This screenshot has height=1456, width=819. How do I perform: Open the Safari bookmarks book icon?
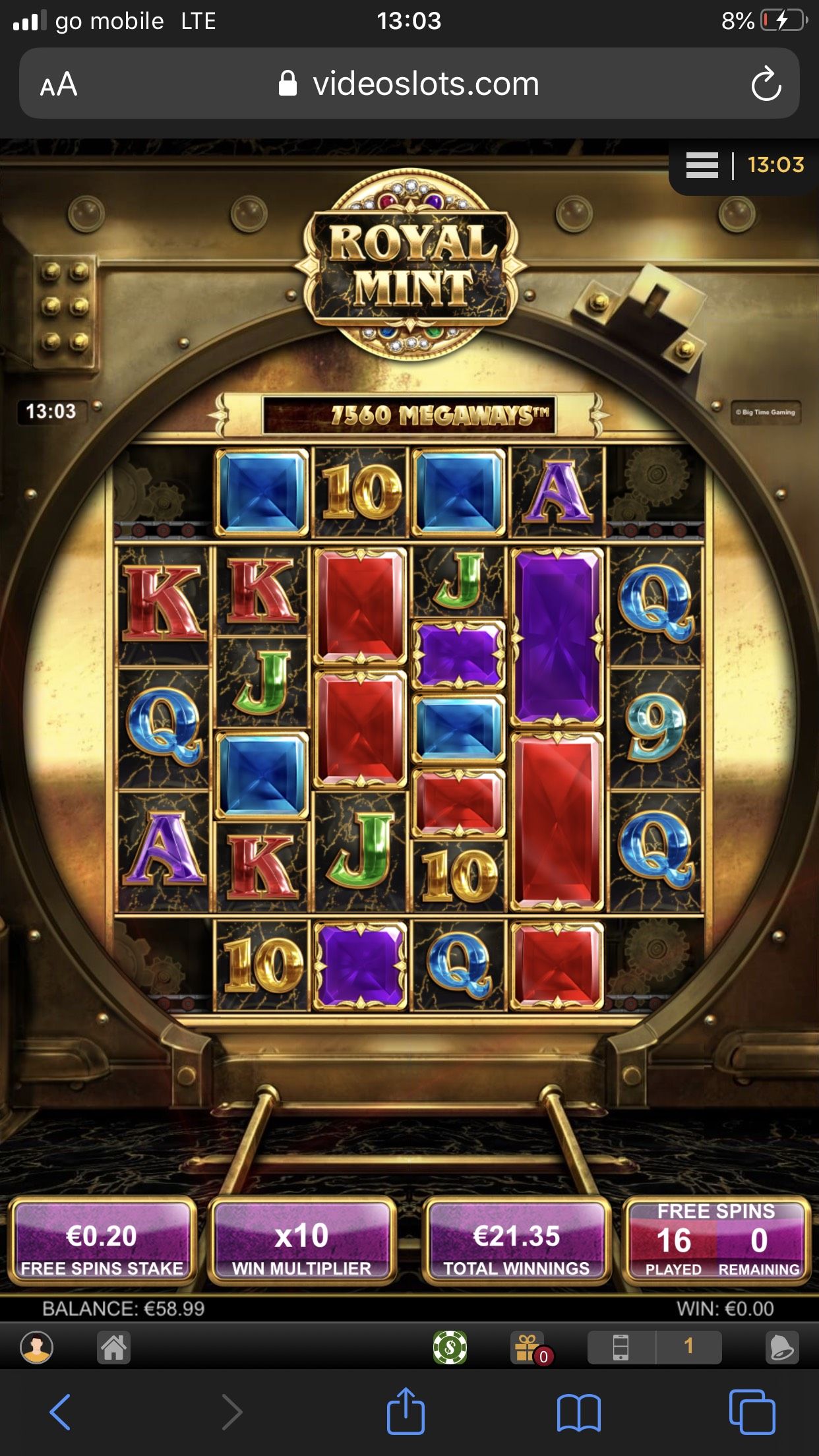(578, 1412)
